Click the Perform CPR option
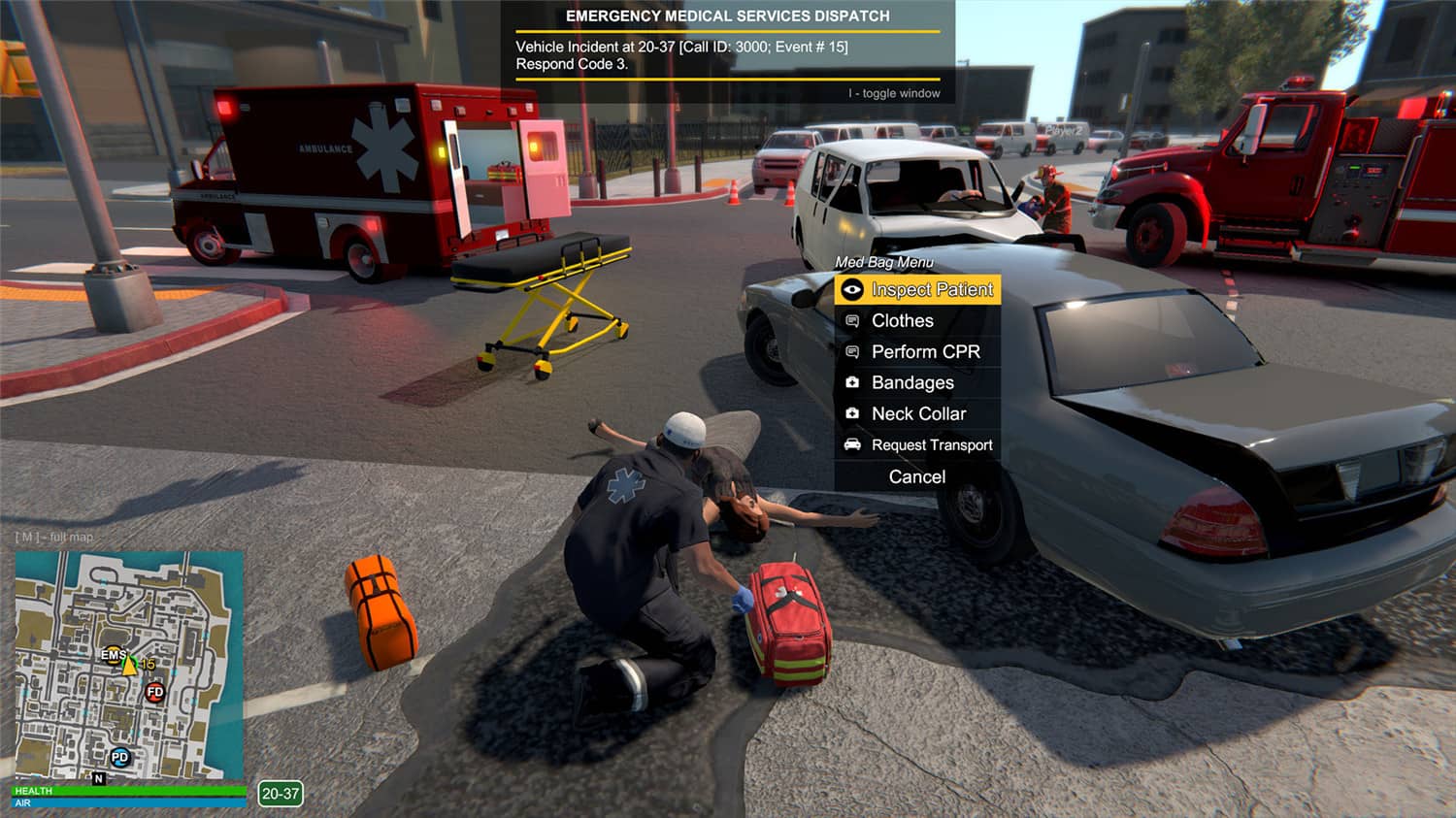Viewport: 1456px width, 818px height. click(x=926, y=351)
